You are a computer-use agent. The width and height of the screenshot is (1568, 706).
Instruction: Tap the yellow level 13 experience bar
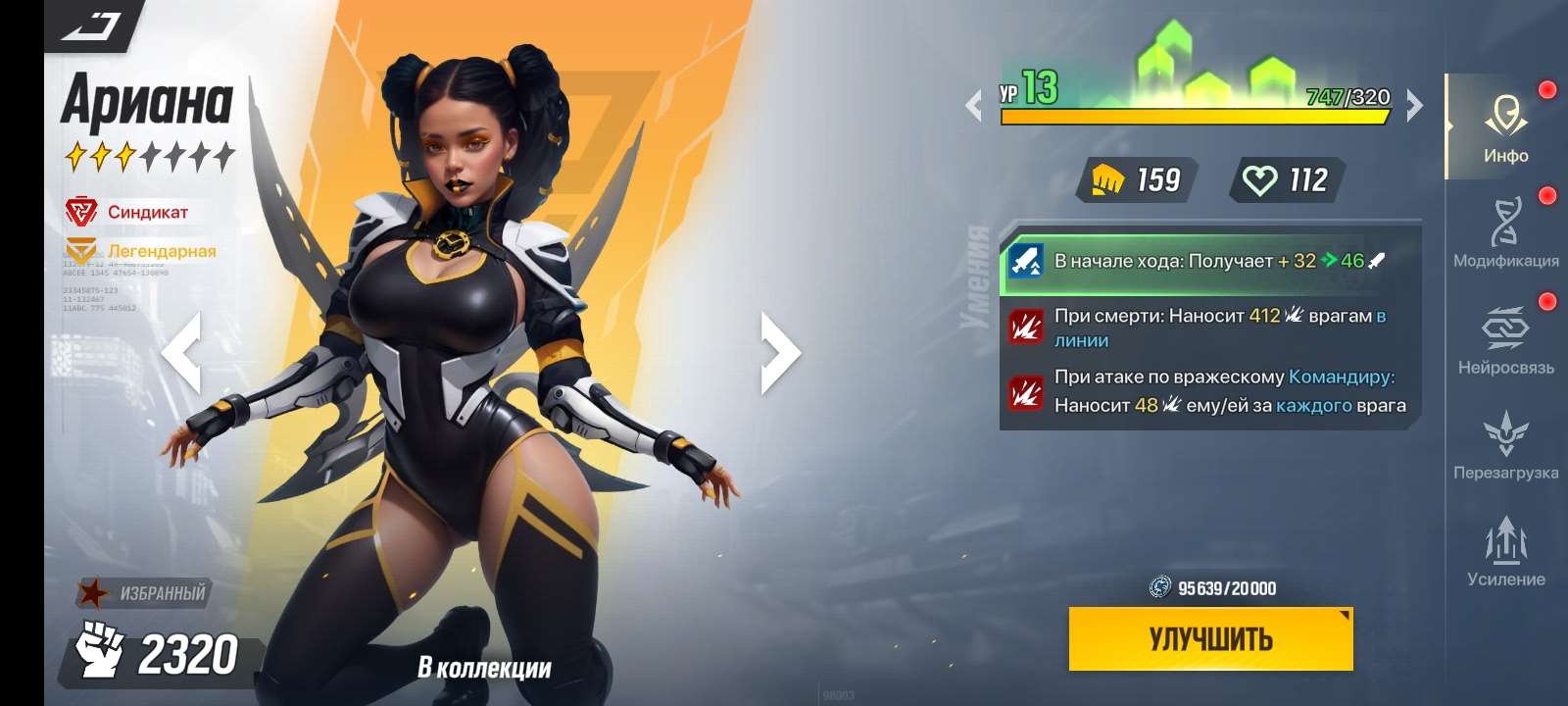[1192, 118]
